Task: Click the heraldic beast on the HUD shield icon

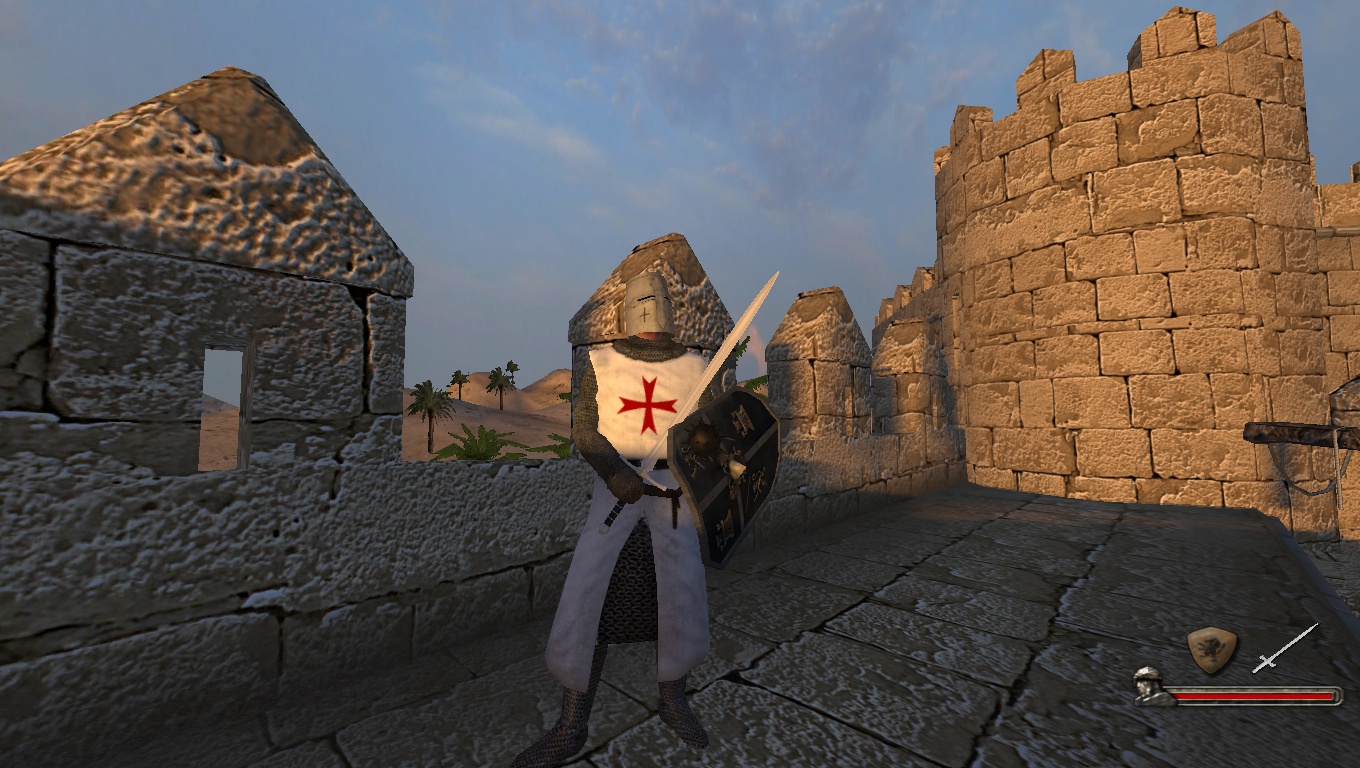Action: coord(1209,648)
